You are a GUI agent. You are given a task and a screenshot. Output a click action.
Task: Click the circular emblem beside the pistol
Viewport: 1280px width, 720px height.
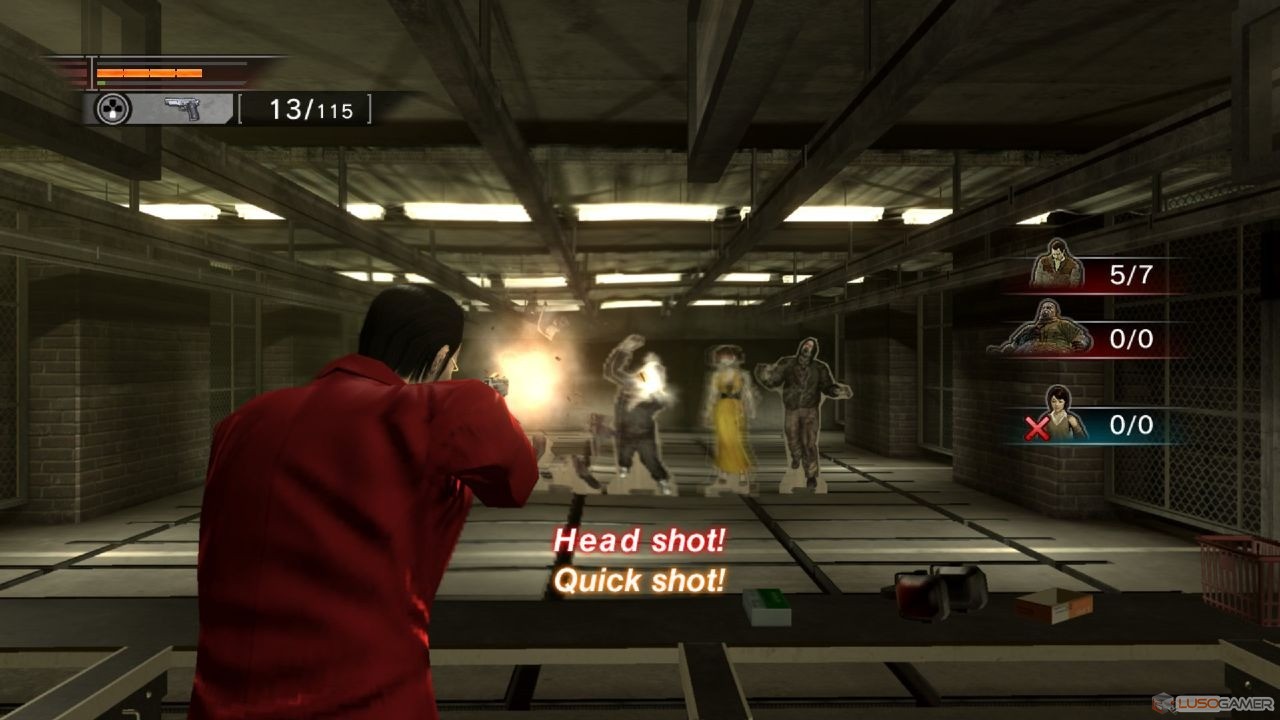click(x=113, y=108)
